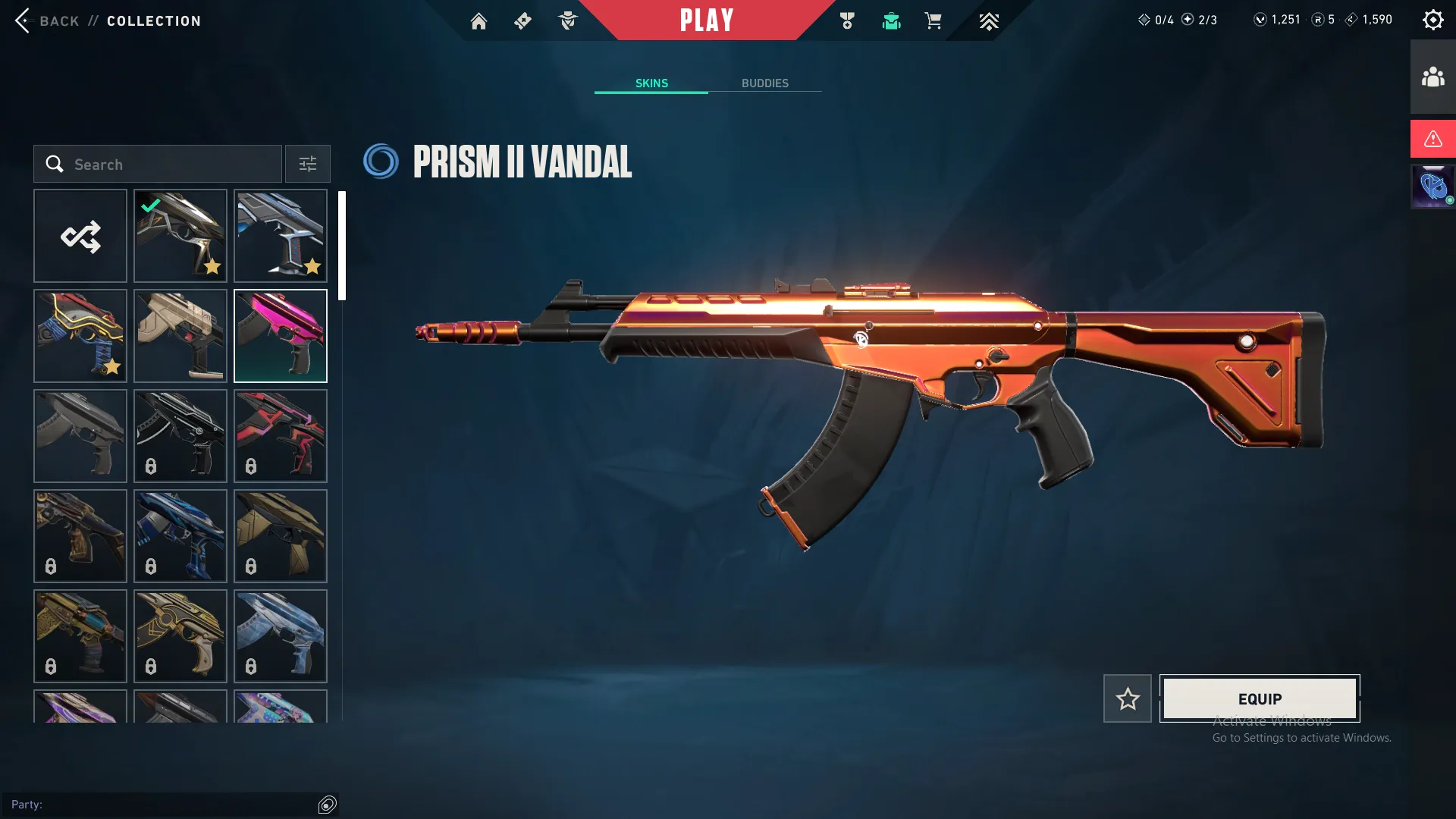Open the Battlepass ticket icon
This screenshot has height=819, width=1456.
pos(522,20)
